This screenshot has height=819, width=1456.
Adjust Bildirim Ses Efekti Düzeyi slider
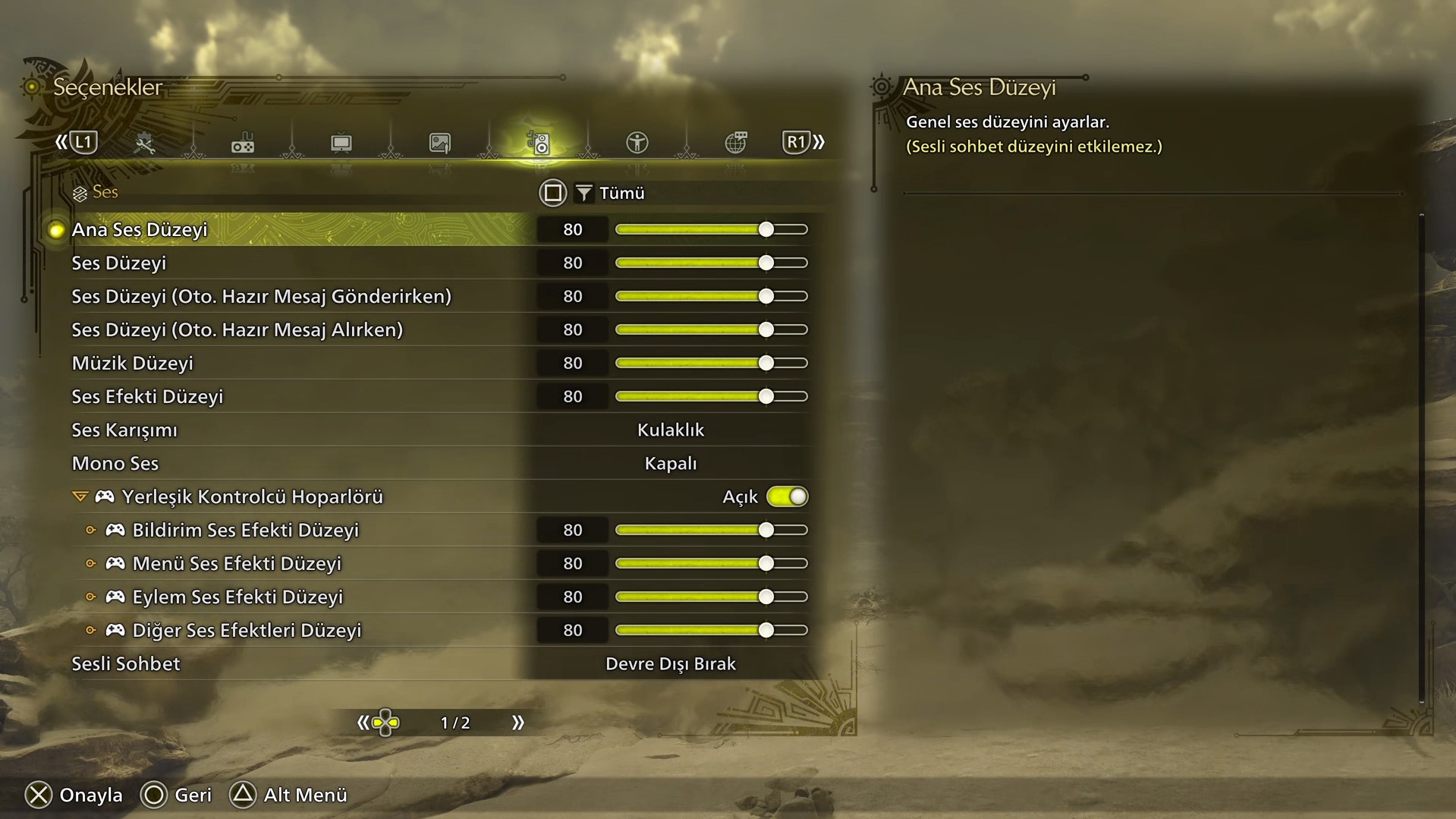(766, 530)
